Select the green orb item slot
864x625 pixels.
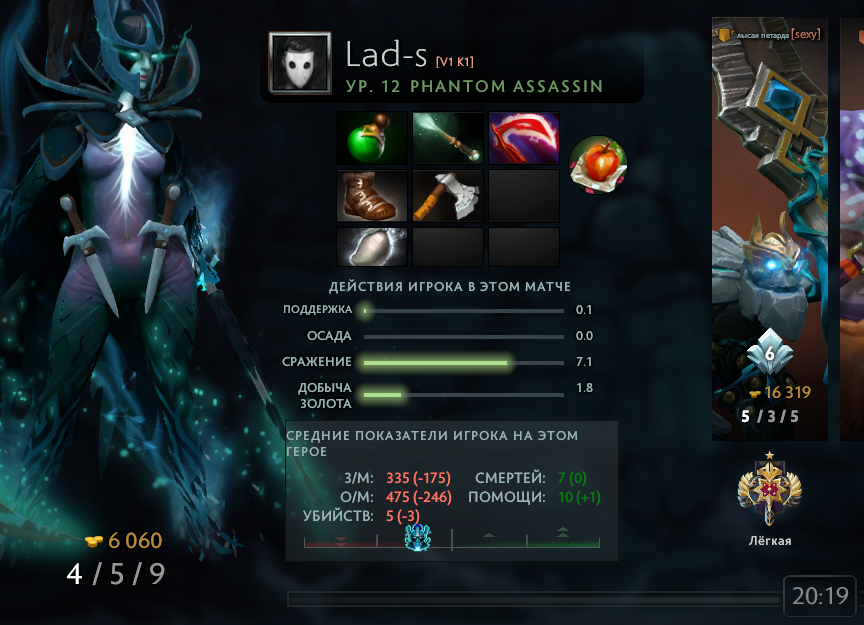tap(373, 138)
